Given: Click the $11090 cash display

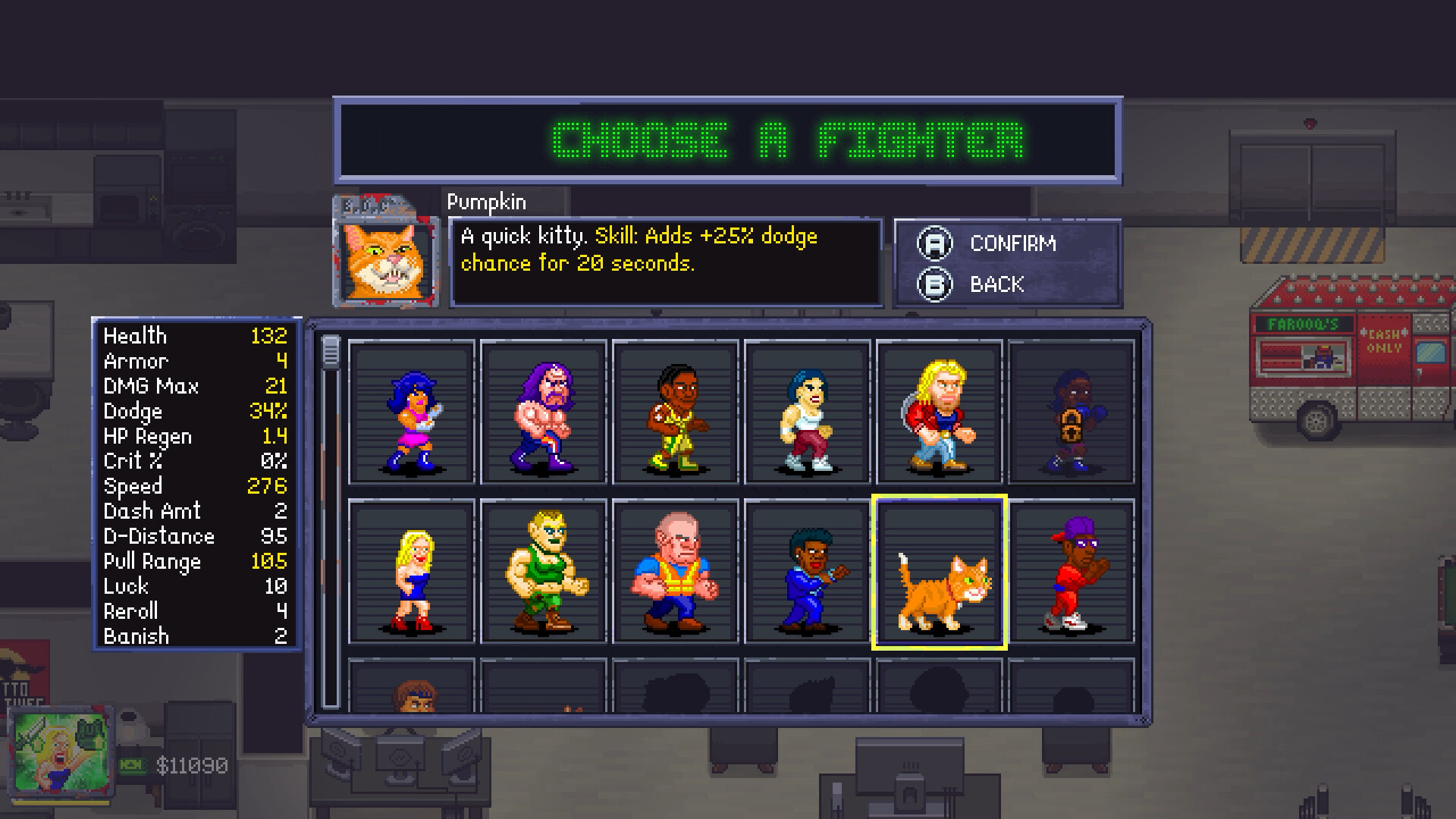Looking at the screenshot, I should pyautogui.click(x=193, y=765).
